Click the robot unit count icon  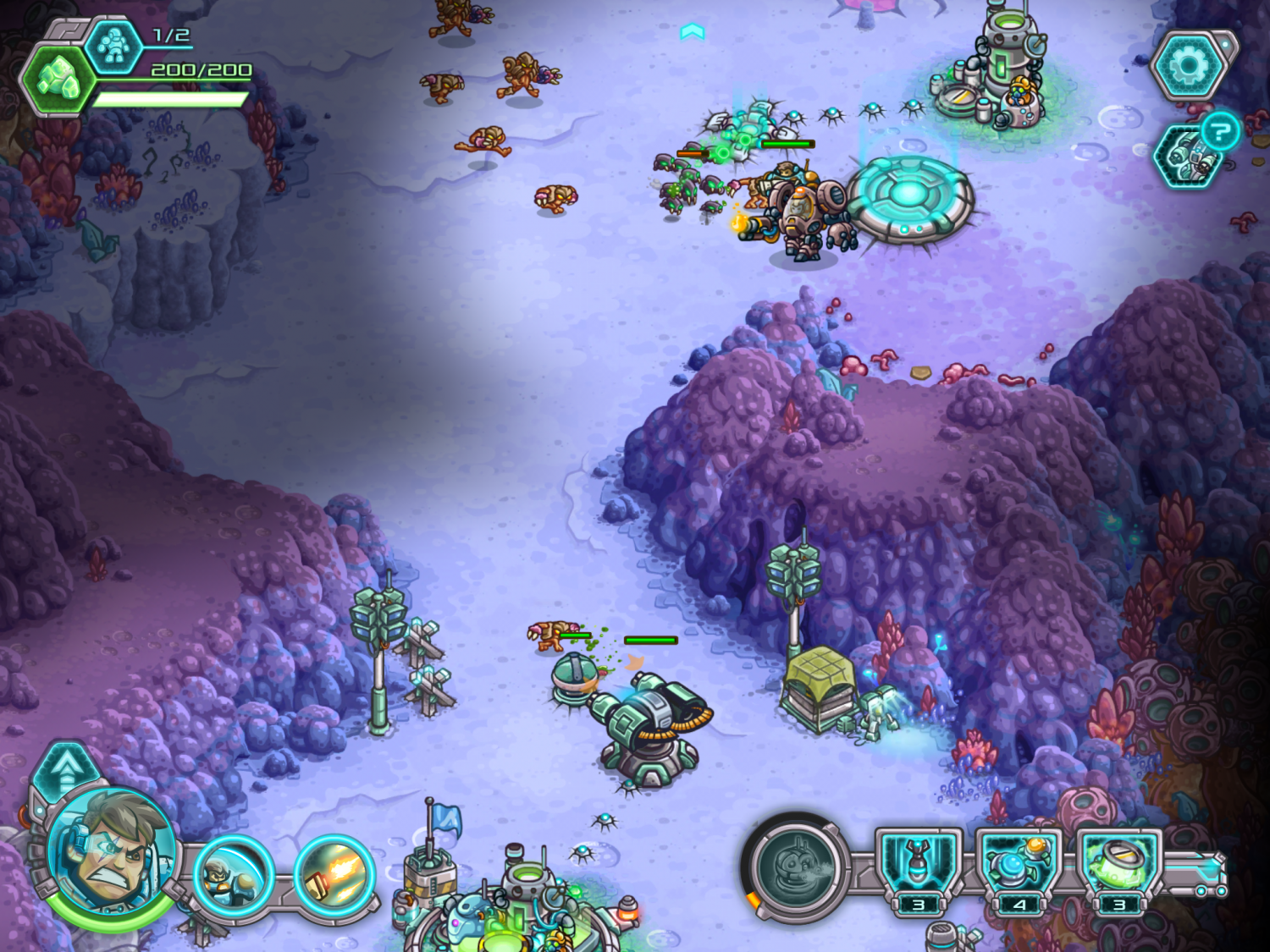114,46
